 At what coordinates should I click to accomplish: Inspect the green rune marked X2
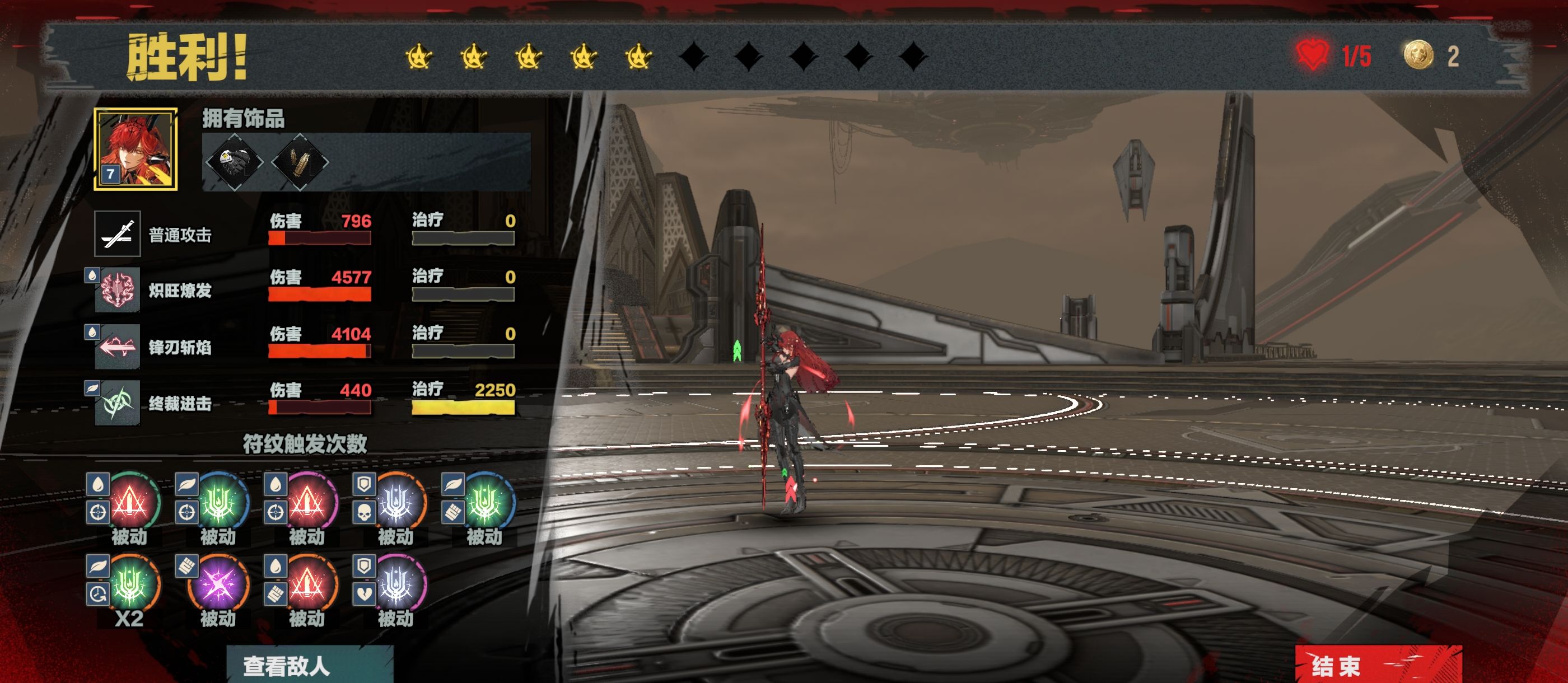[130, 584]
